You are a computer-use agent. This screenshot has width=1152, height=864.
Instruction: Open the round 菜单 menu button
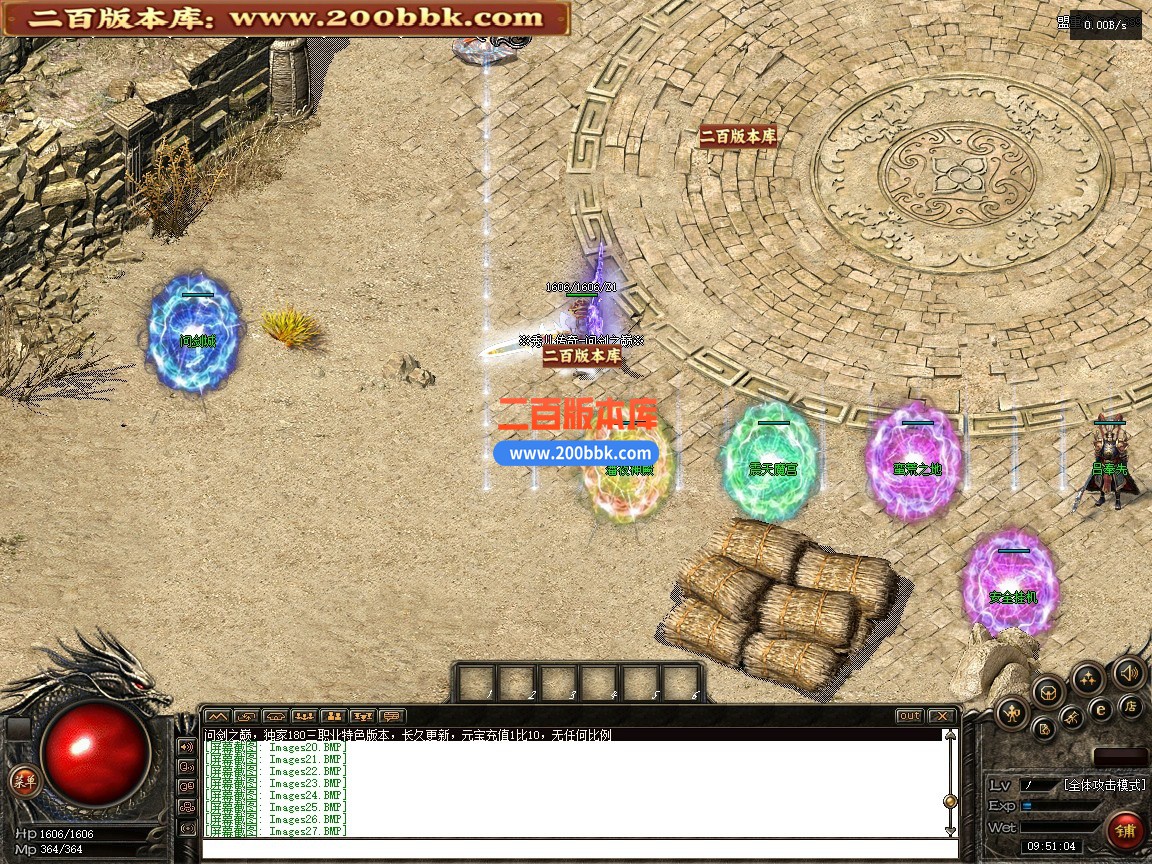(24, 781)
